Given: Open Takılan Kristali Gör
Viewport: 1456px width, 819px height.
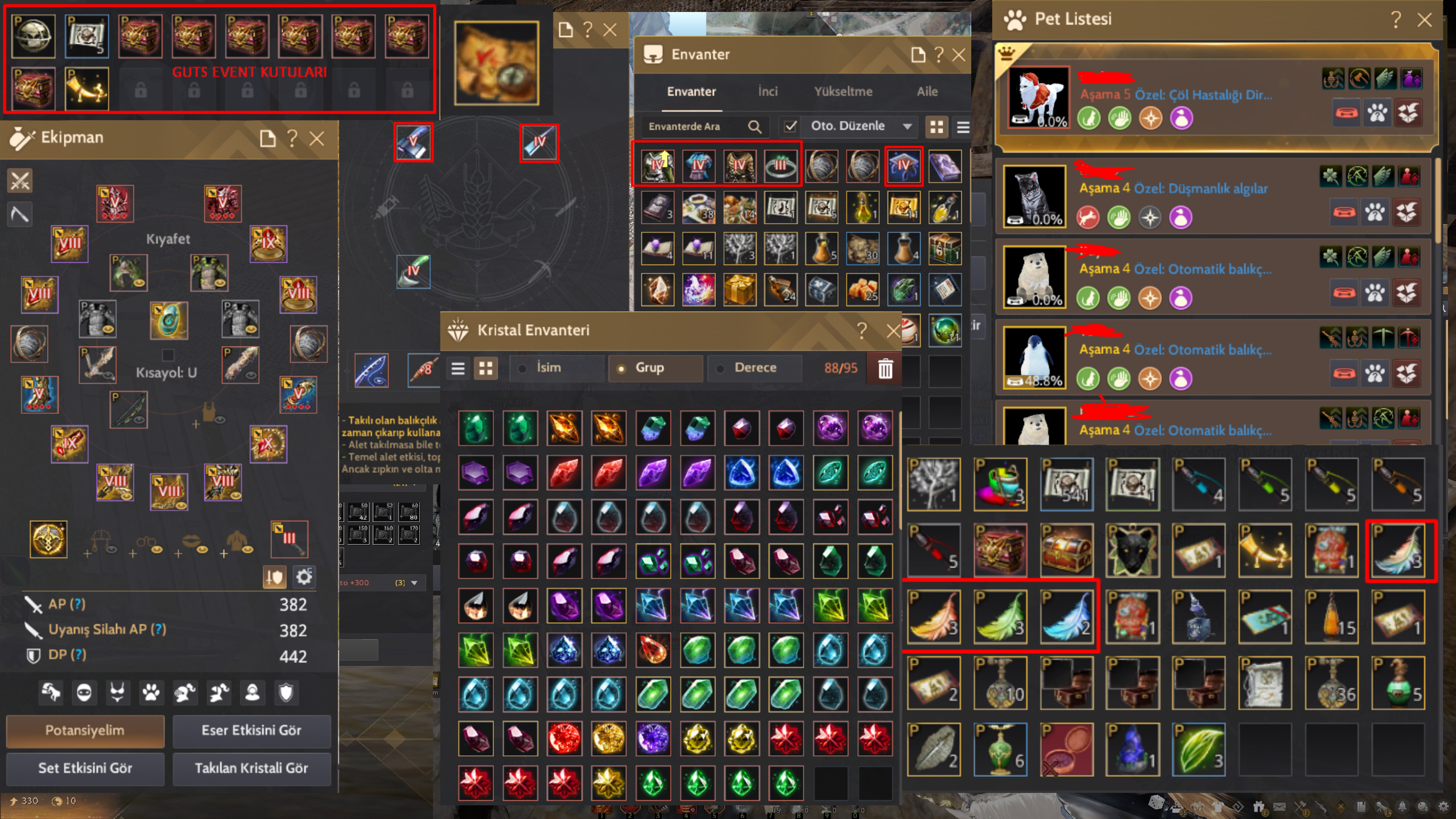Looking at the screenshot, I should tap(251, 768).
